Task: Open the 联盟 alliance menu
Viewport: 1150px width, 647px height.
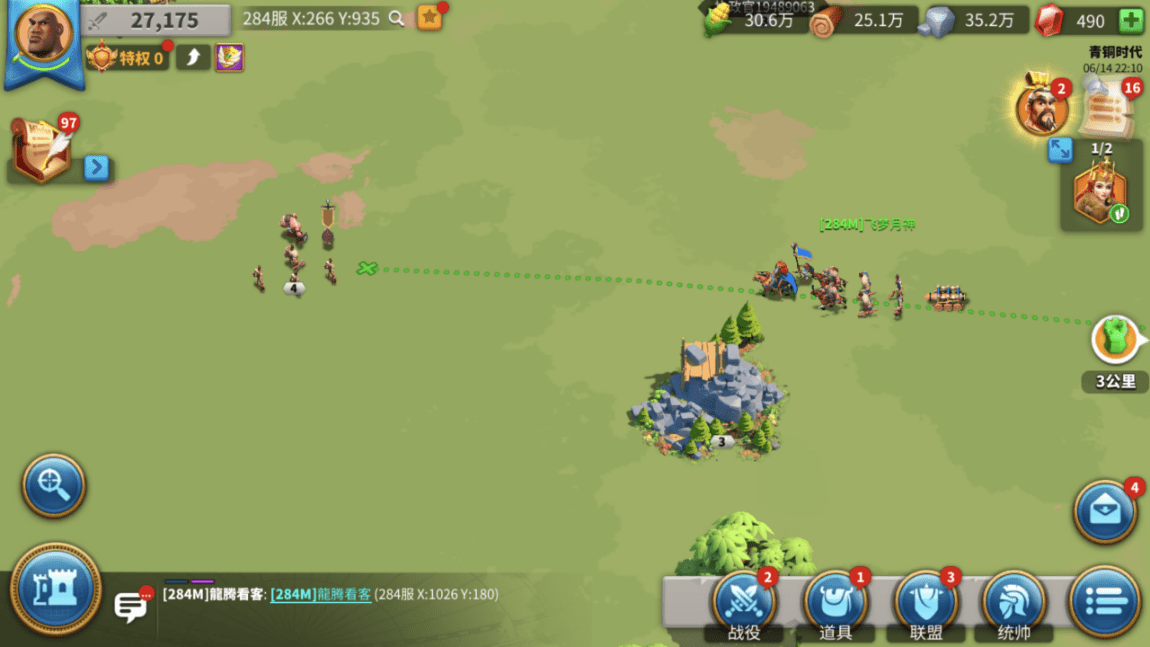Action: point(925,602)
